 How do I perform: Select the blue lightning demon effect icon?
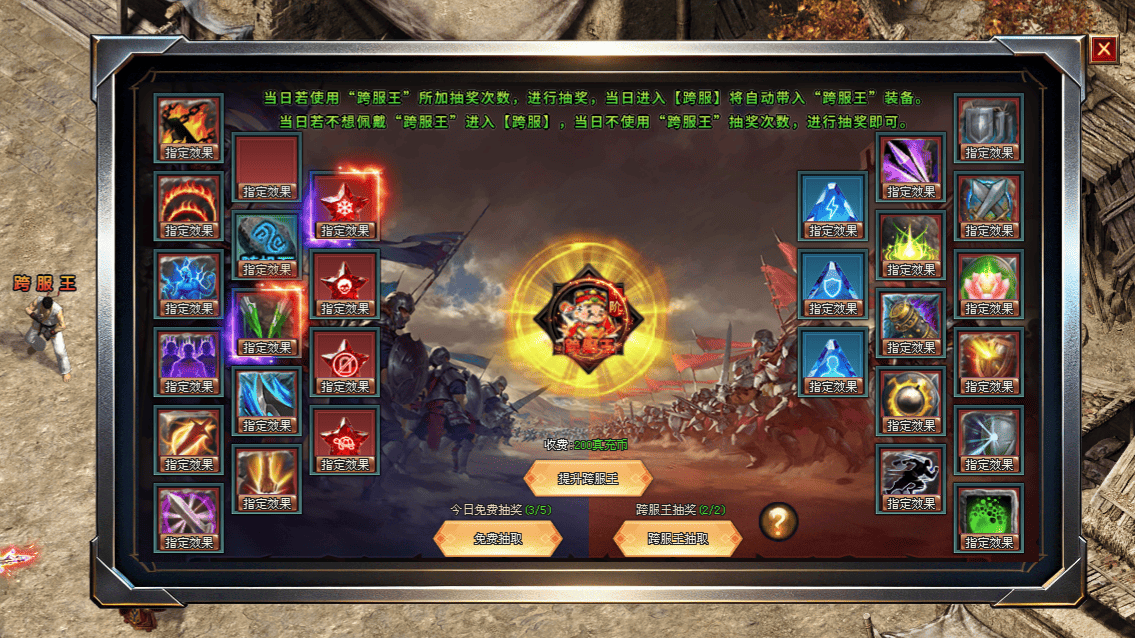189,279
